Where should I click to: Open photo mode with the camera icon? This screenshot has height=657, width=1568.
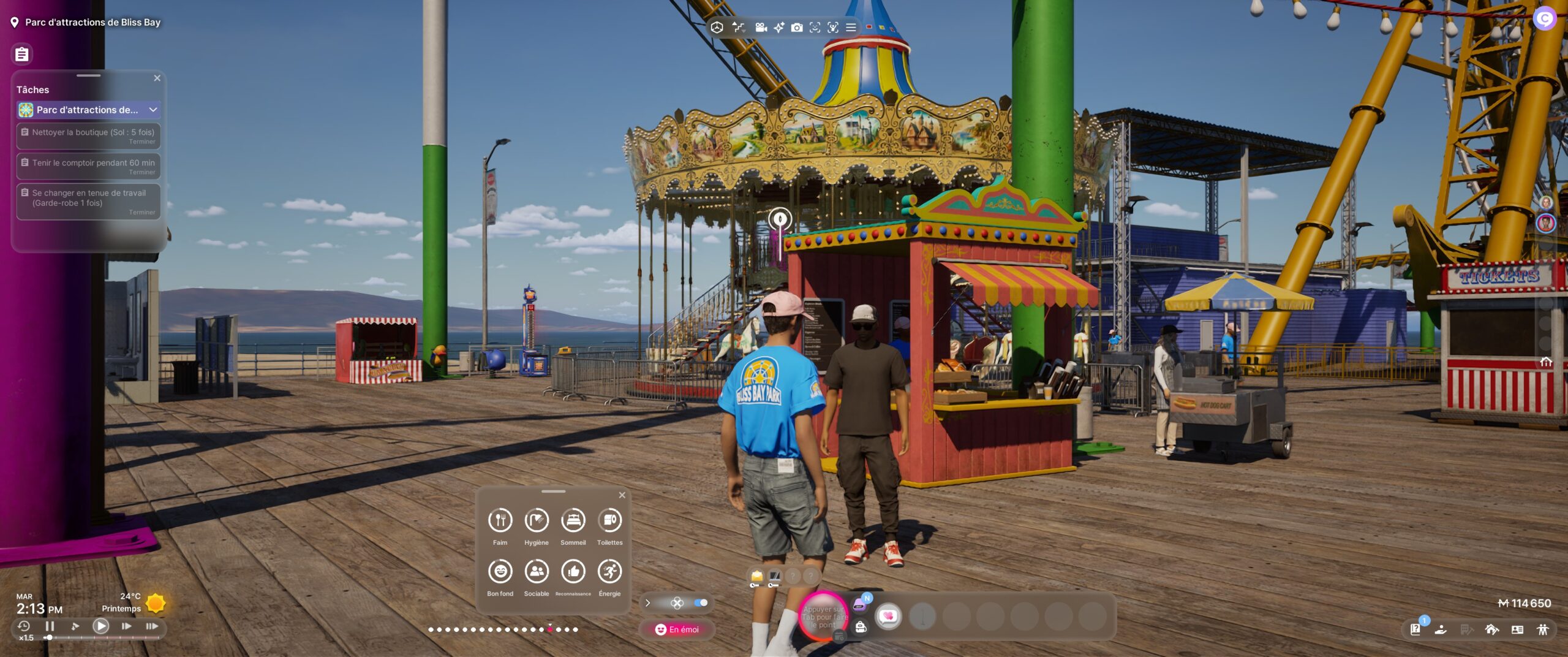click(796, 28)
